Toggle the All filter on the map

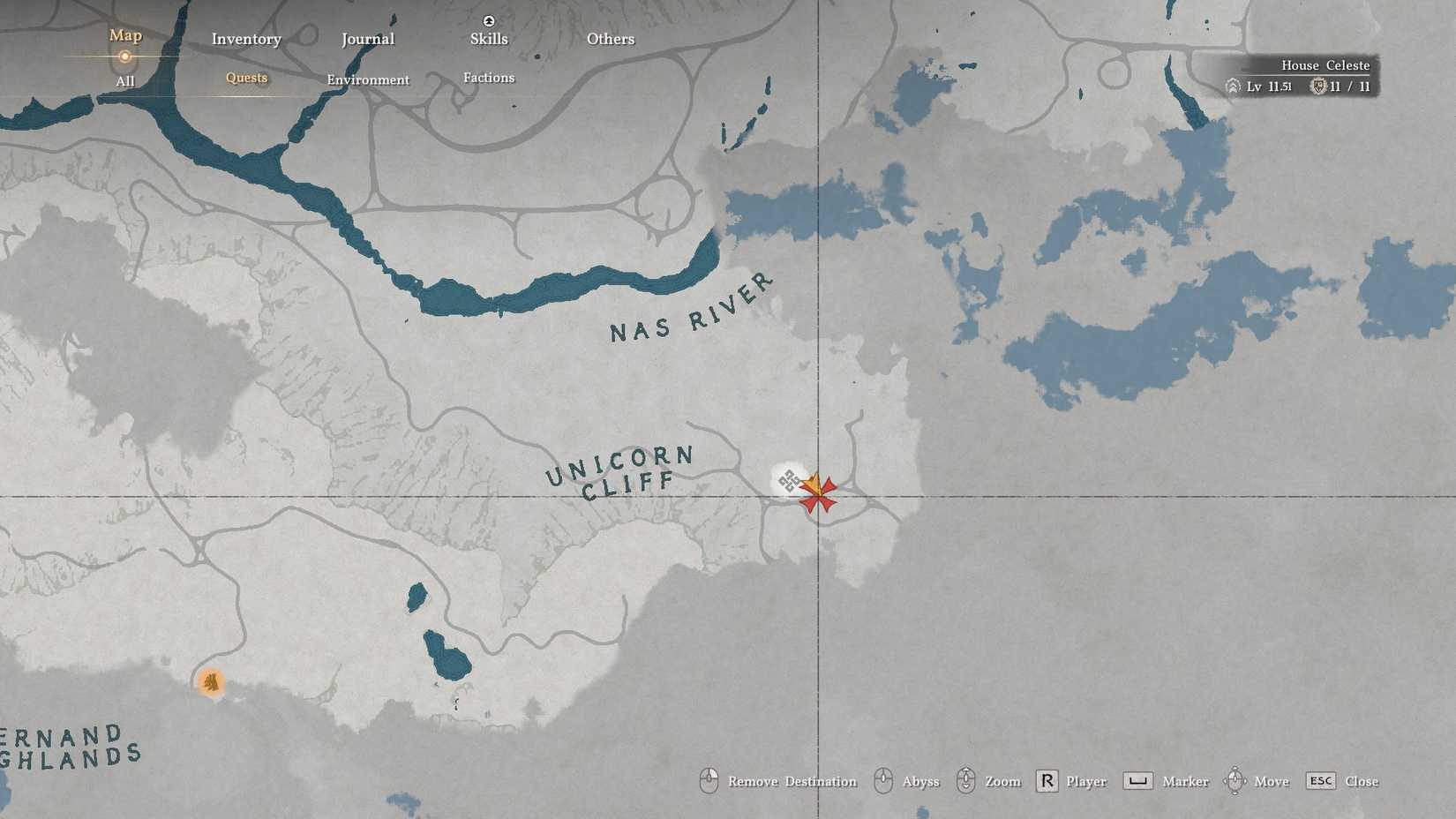coord(124,80)
